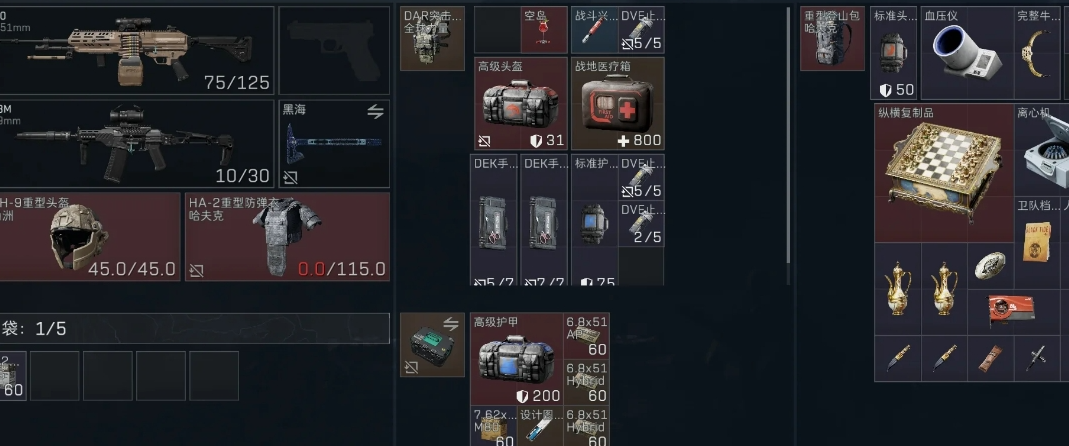Click the green secure container slot
Screen dimensions: 1069x446
(432, 345)
